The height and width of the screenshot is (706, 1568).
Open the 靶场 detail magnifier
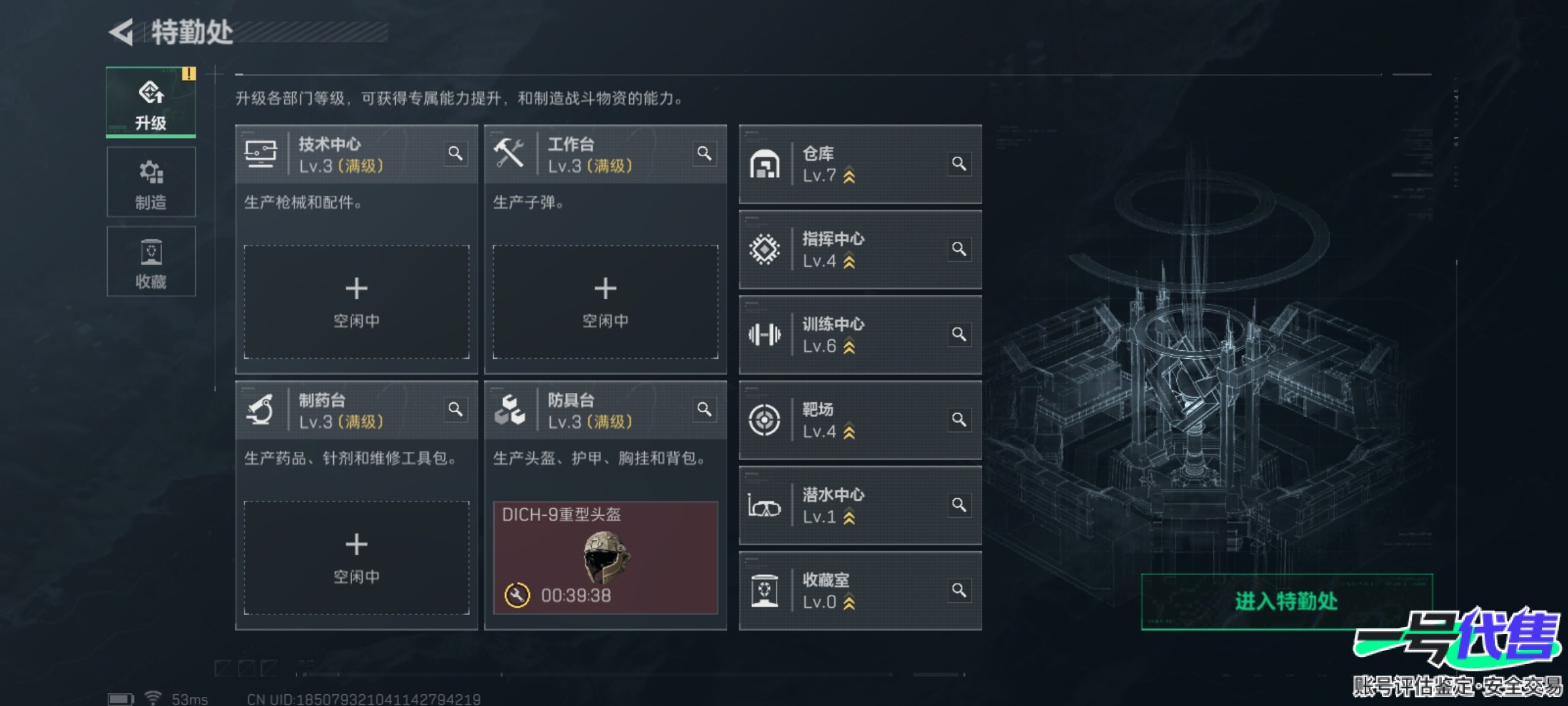[x=960, y=420]
